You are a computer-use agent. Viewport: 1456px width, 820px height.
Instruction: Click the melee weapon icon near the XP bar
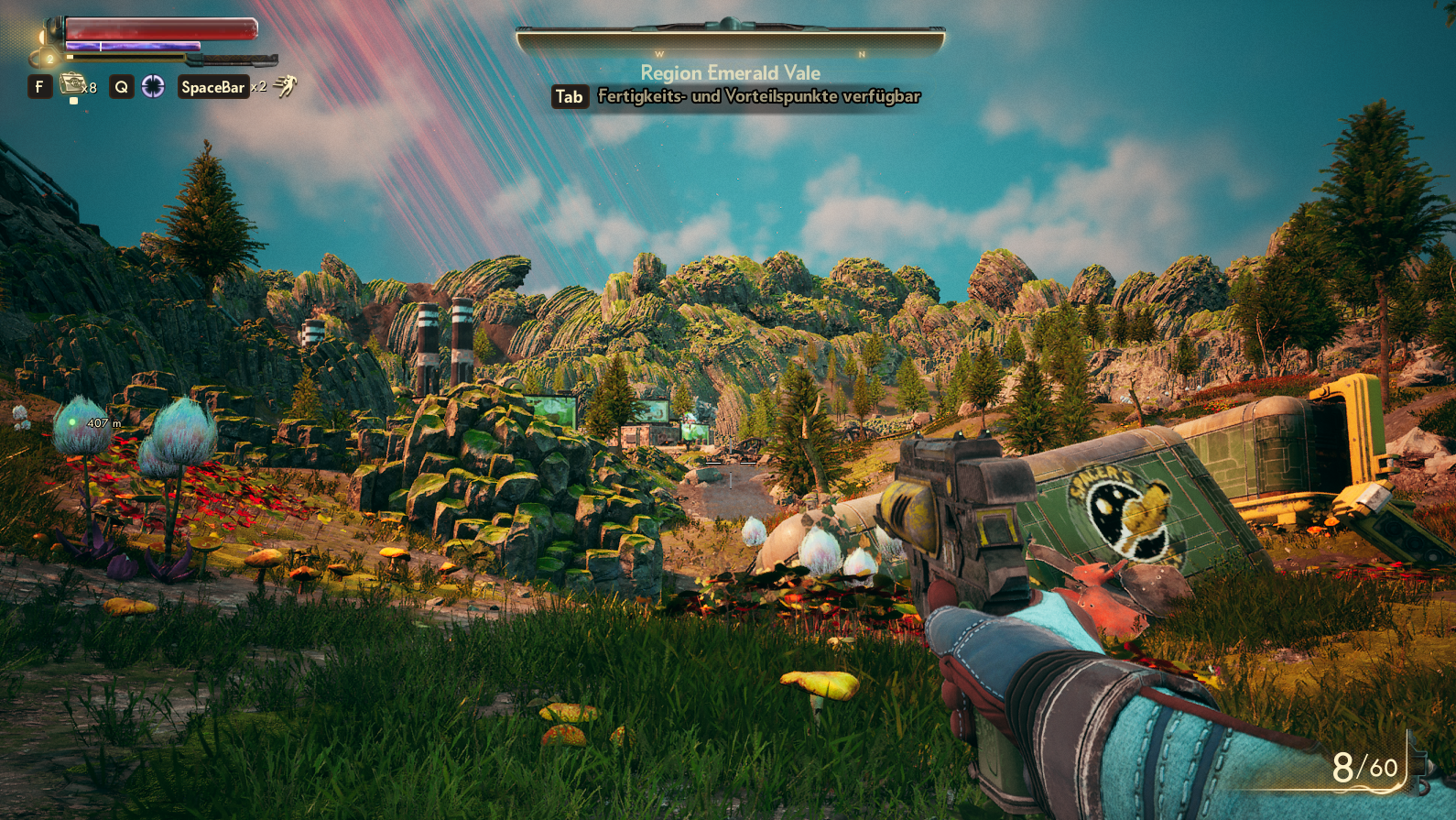(x=236, y=60)
